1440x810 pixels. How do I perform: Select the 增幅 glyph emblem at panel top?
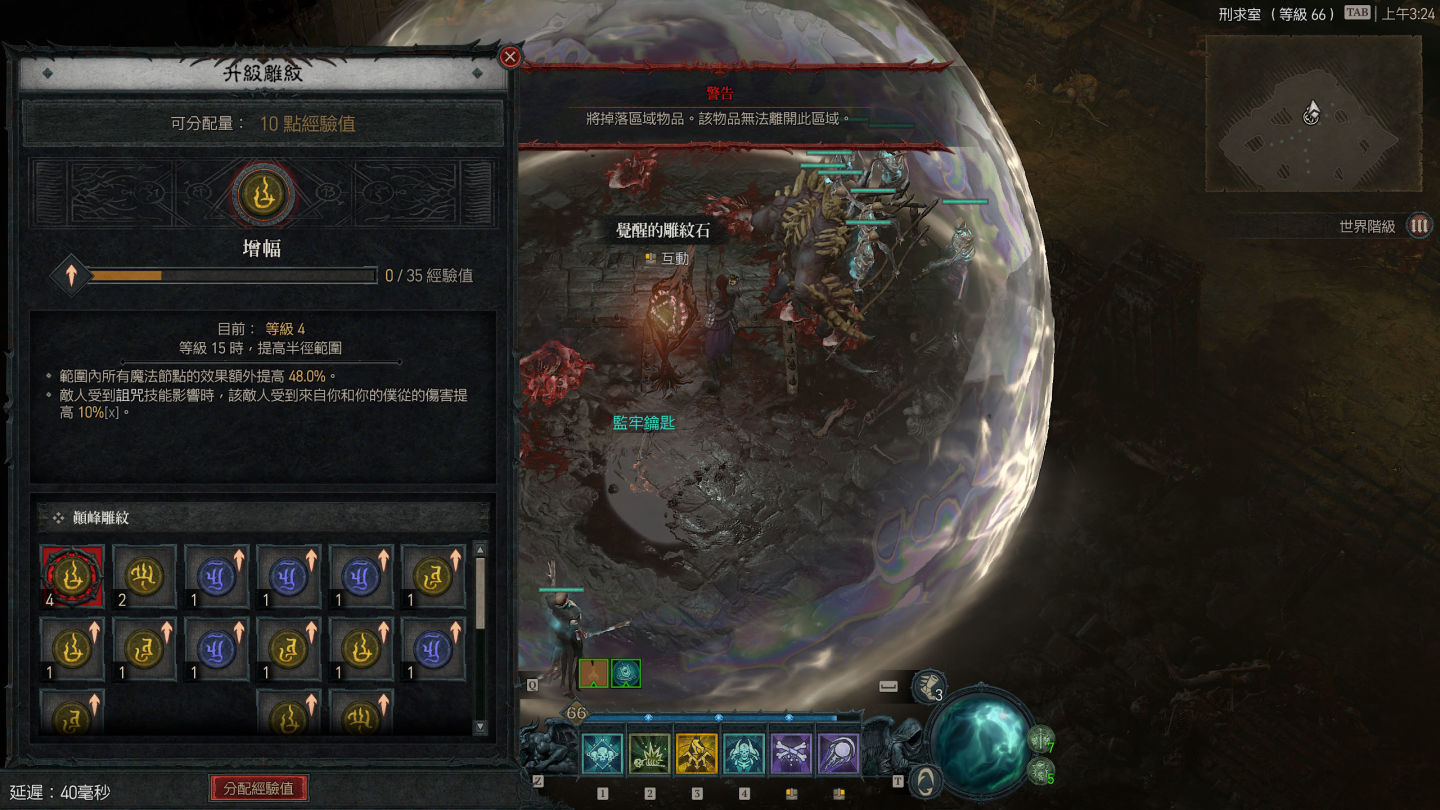click(264, 193)
